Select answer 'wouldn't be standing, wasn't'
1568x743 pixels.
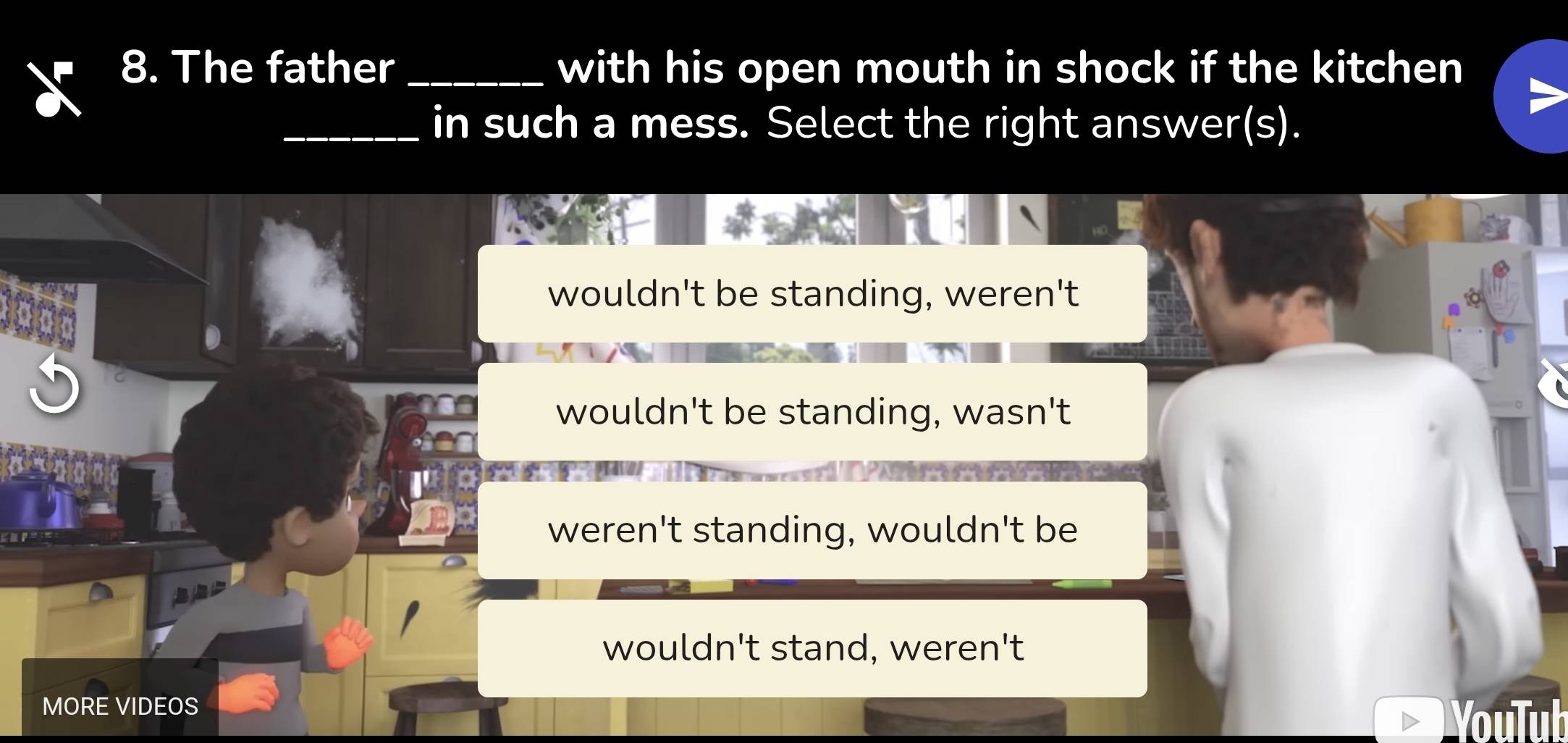tap(813, 411)
